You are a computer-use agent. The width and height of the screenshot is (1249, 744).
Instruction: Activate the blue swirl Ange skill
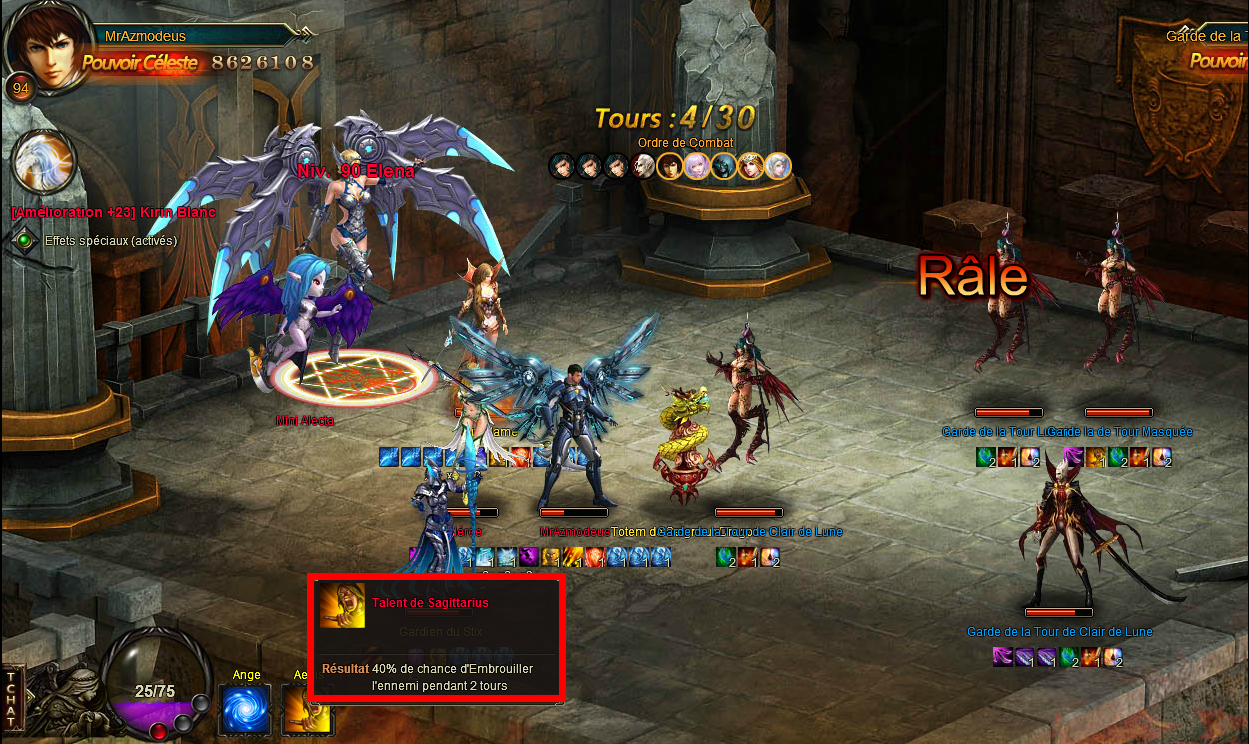tap(245, 709)
